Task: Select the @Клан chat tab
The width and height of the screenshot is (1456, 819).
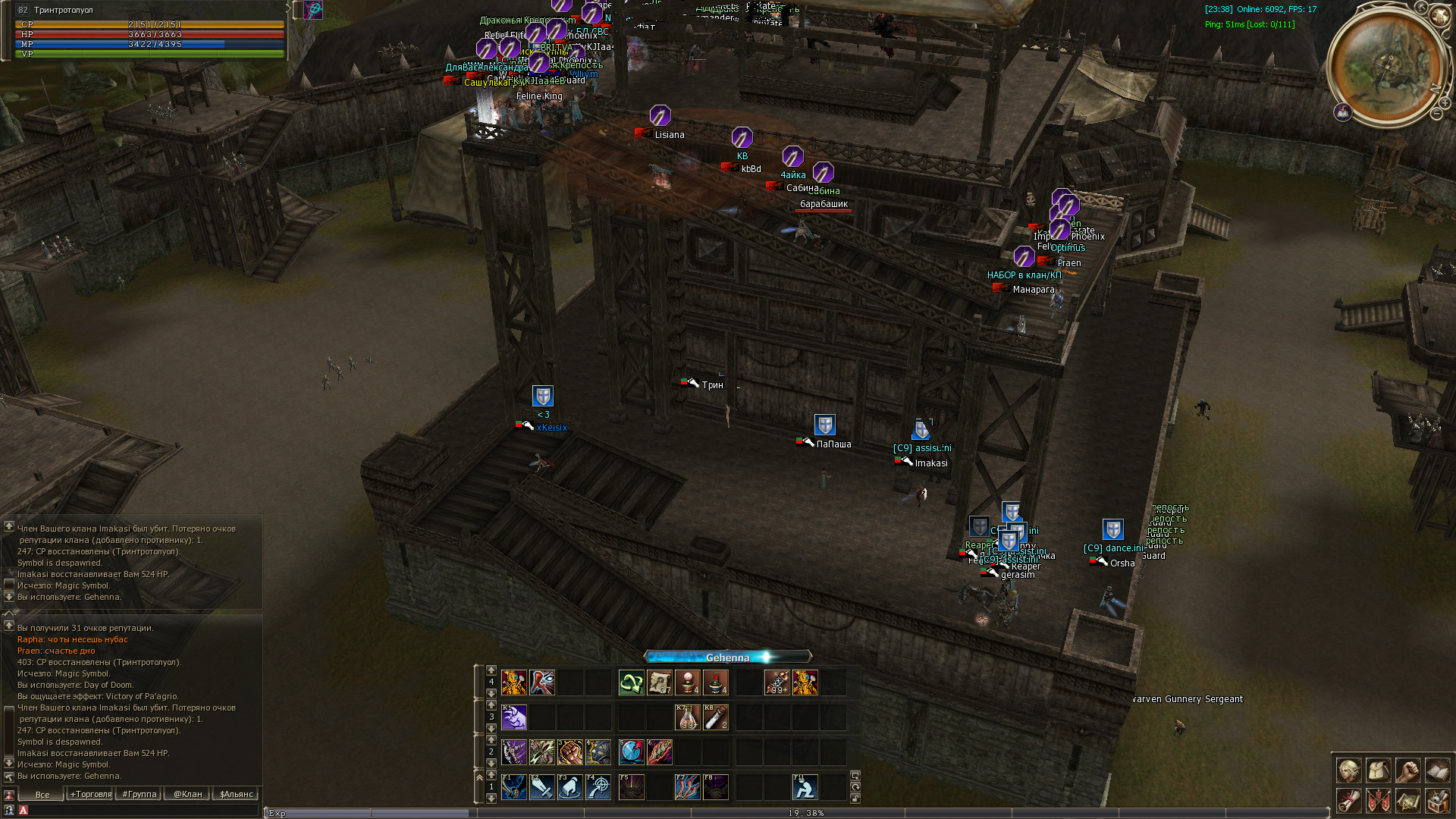Action: point(188,794)
